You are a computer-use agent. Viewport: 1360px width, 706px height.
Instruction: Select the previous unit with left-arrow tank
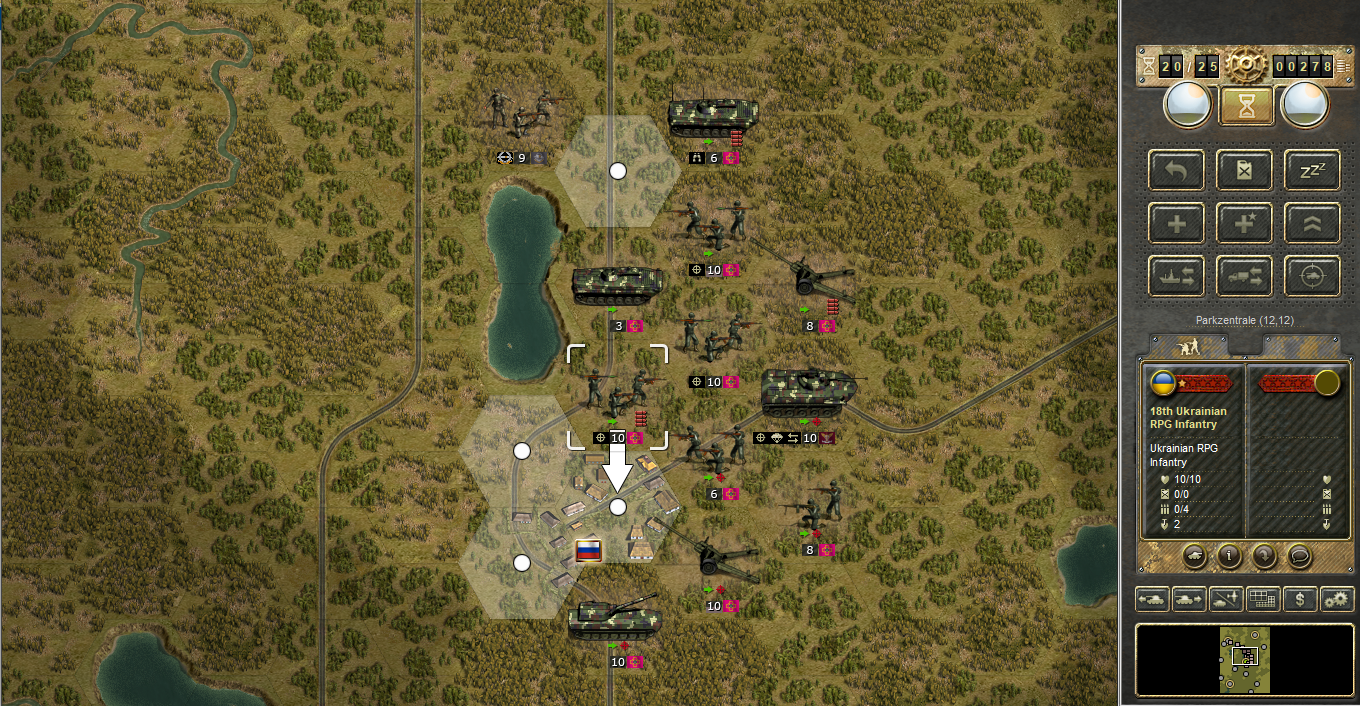[x=1152, y=599]
